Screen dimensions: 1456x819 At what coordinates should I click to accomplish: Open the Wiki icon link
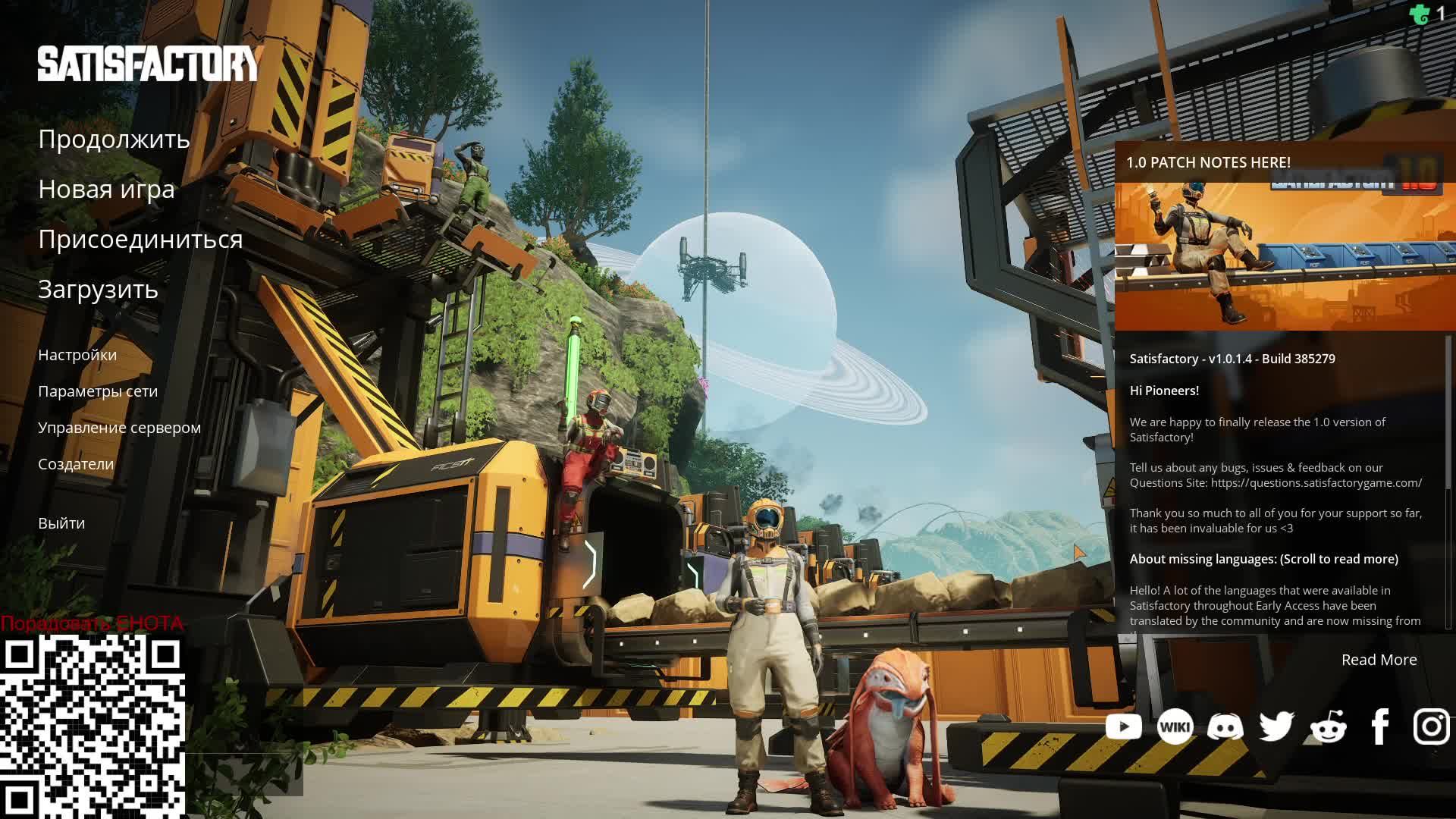(x=1175, y=726)
